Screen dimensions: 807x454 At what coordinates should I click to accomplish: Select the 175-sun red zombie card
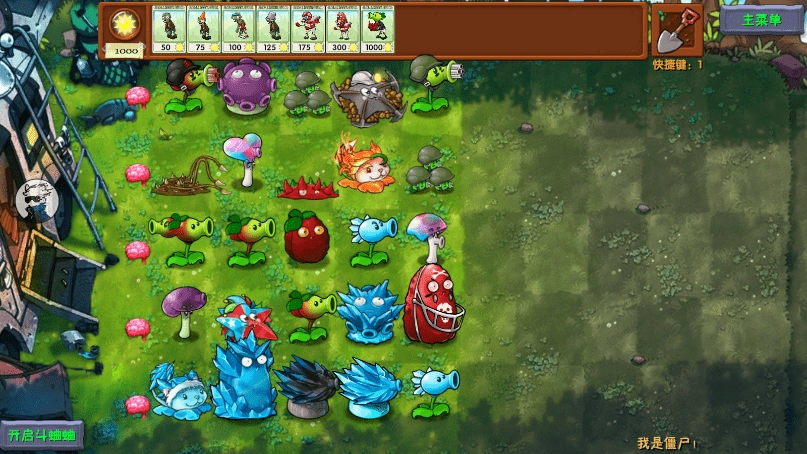[308, 29]
